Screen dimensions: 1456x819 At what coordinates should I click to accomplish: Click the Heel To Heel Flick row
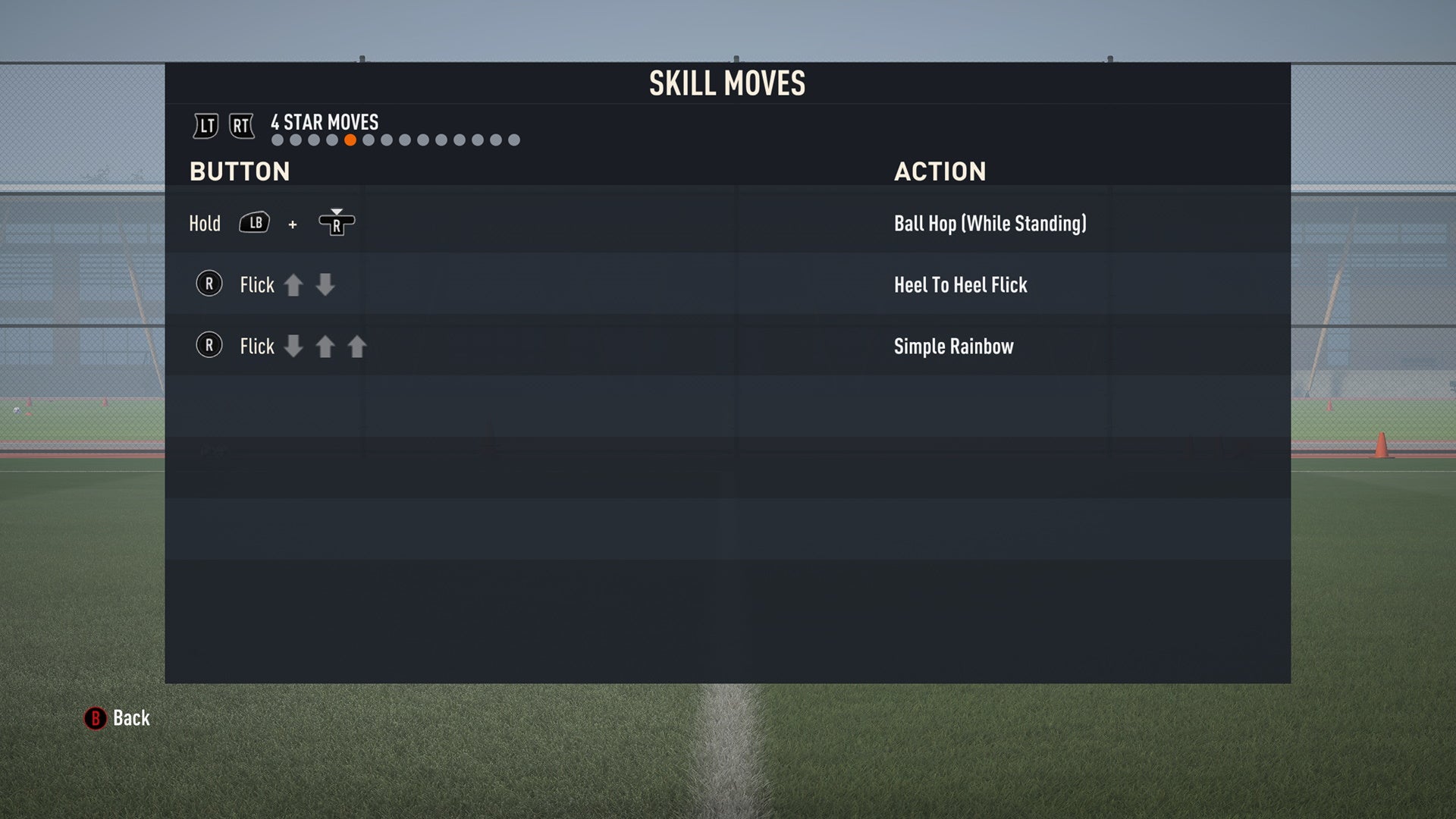point(960,285)
